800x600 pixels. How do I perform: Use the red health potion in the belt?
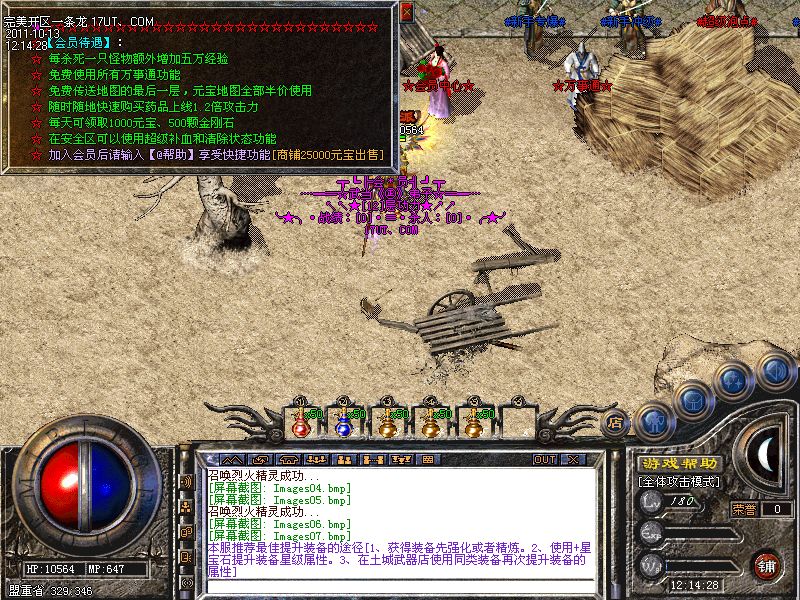tap(300, 425)
